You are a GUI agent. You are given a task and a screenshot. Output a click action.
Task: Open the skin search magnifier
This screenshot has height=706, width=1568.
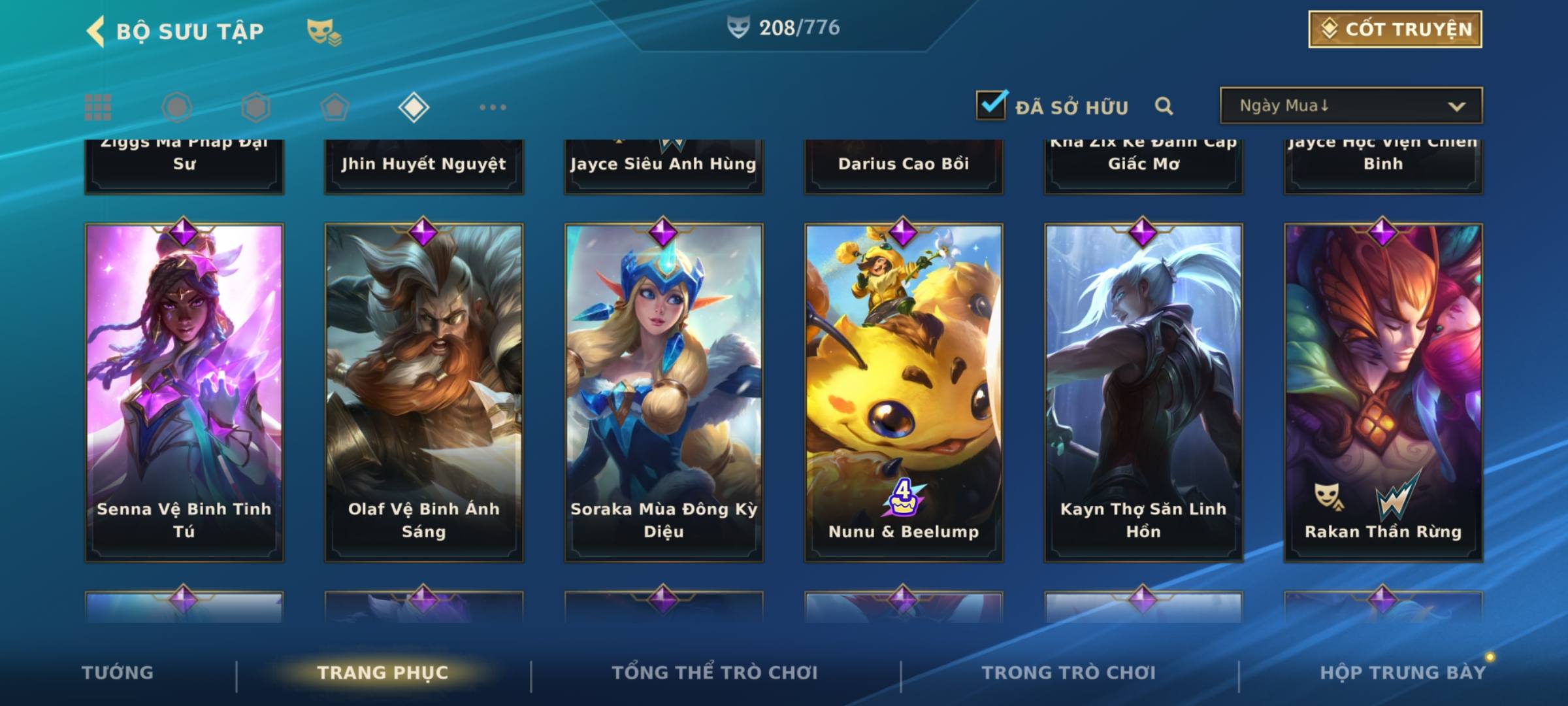click(x=1164, y=106)
